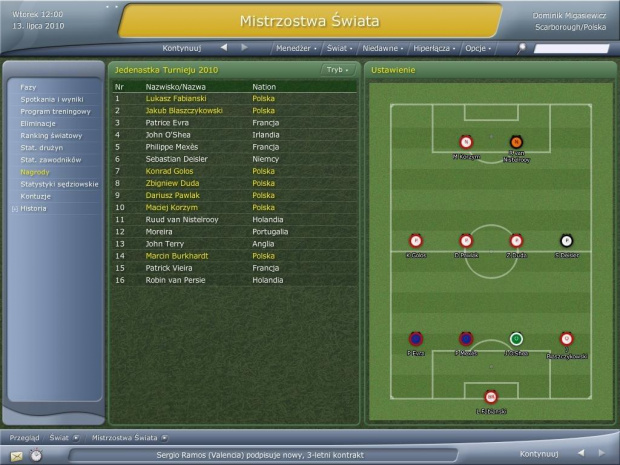Click the search field in the top bar

tap(570, 48)
